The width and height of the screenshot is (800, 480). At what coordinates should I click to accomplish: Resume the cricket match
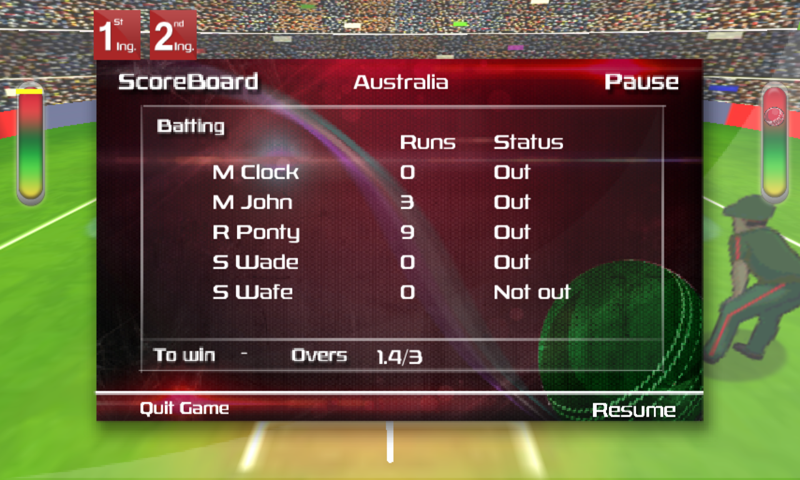[633, 410]
